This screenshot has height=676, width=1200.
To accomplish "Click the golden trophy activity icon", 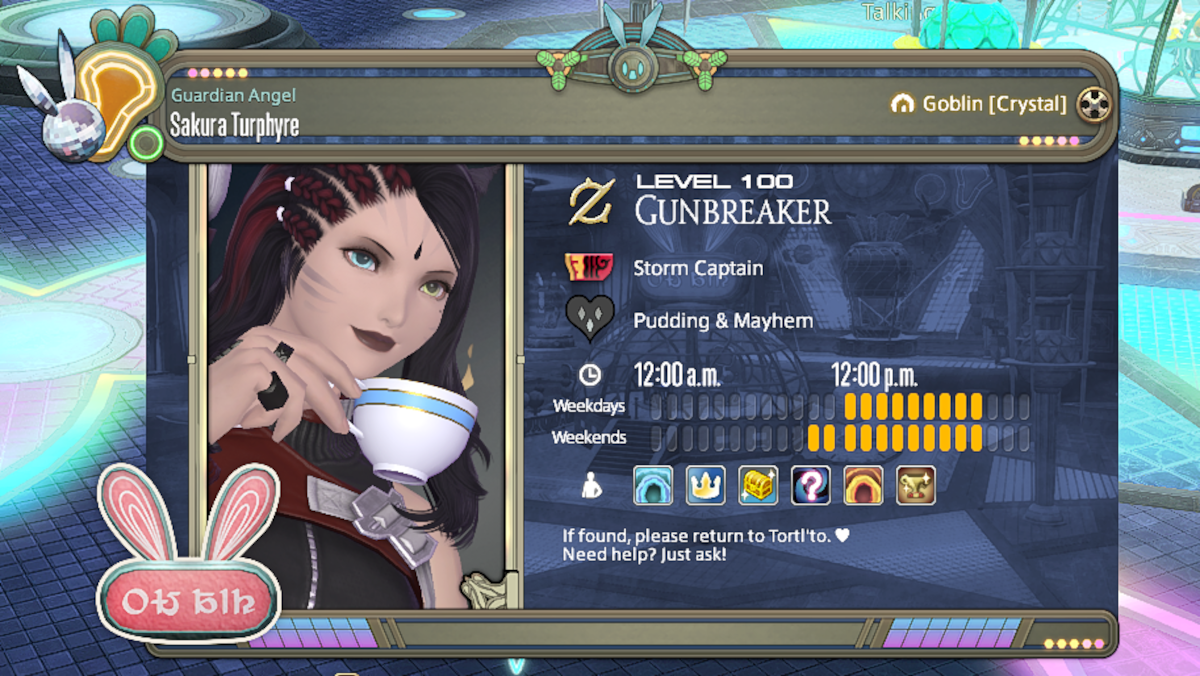I will [915, 485].
